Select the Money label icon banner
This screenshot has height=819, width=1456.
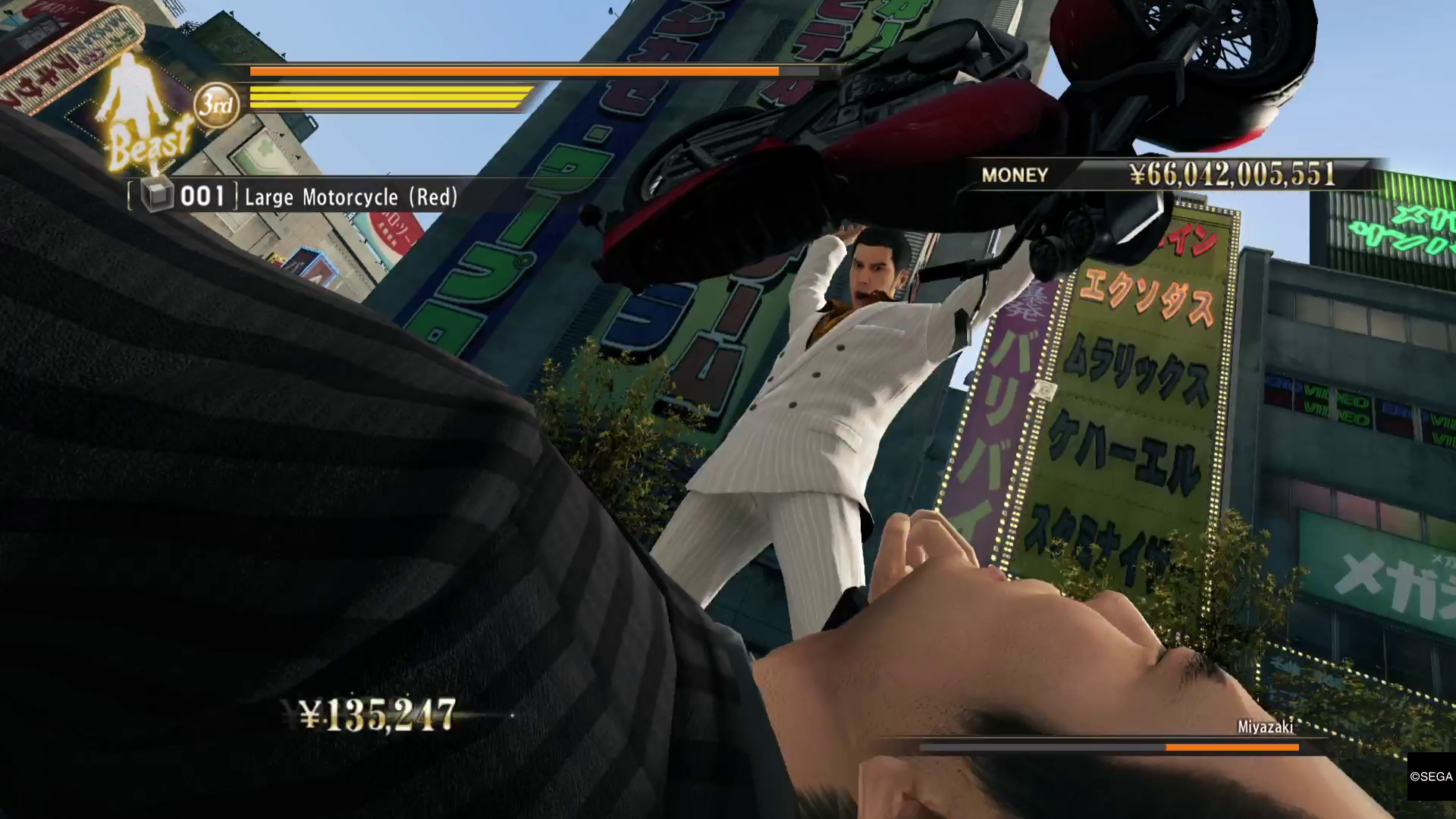(x=1014, y=175)
